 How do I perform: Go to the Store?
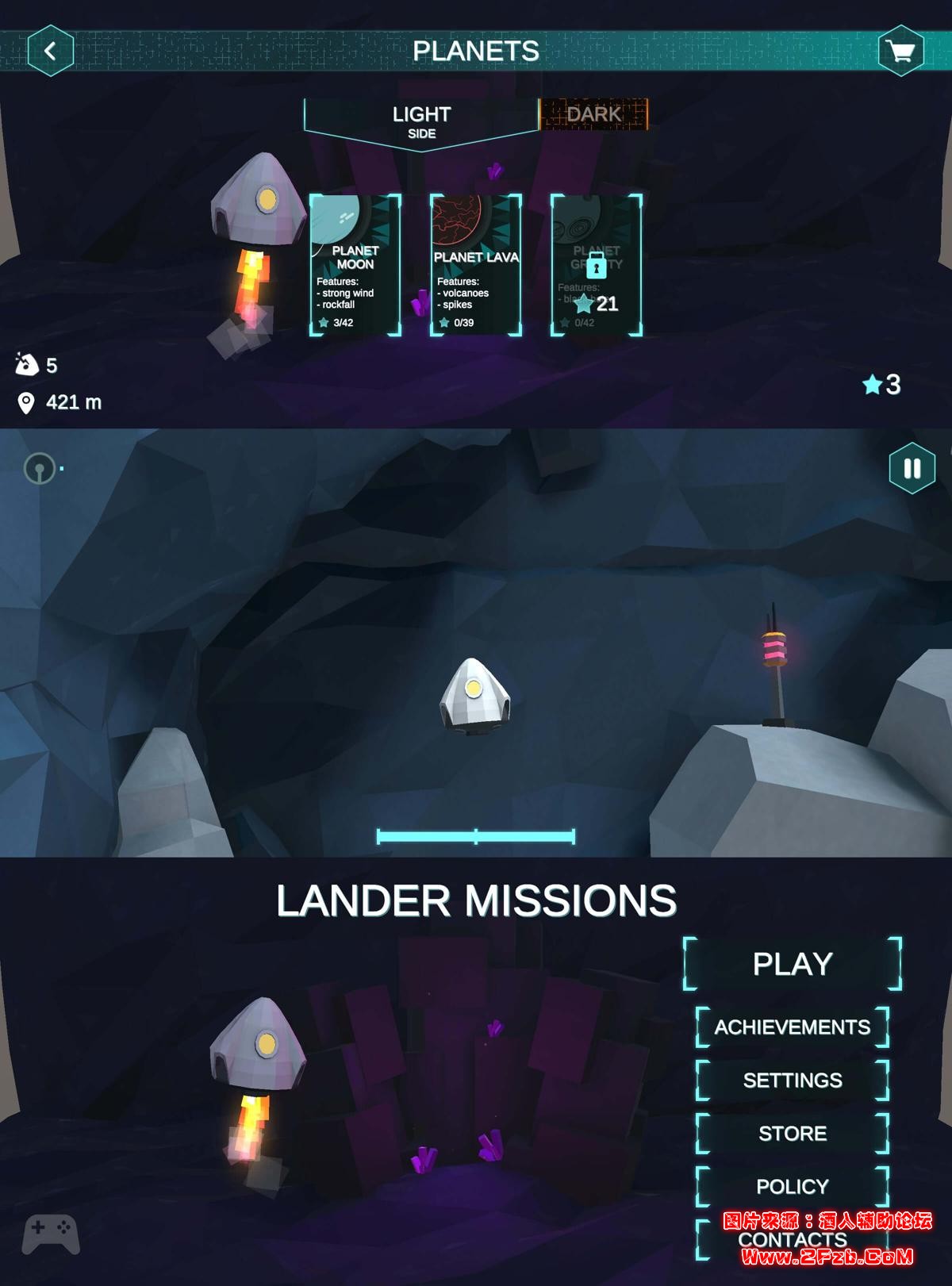tap(792, 1134)
